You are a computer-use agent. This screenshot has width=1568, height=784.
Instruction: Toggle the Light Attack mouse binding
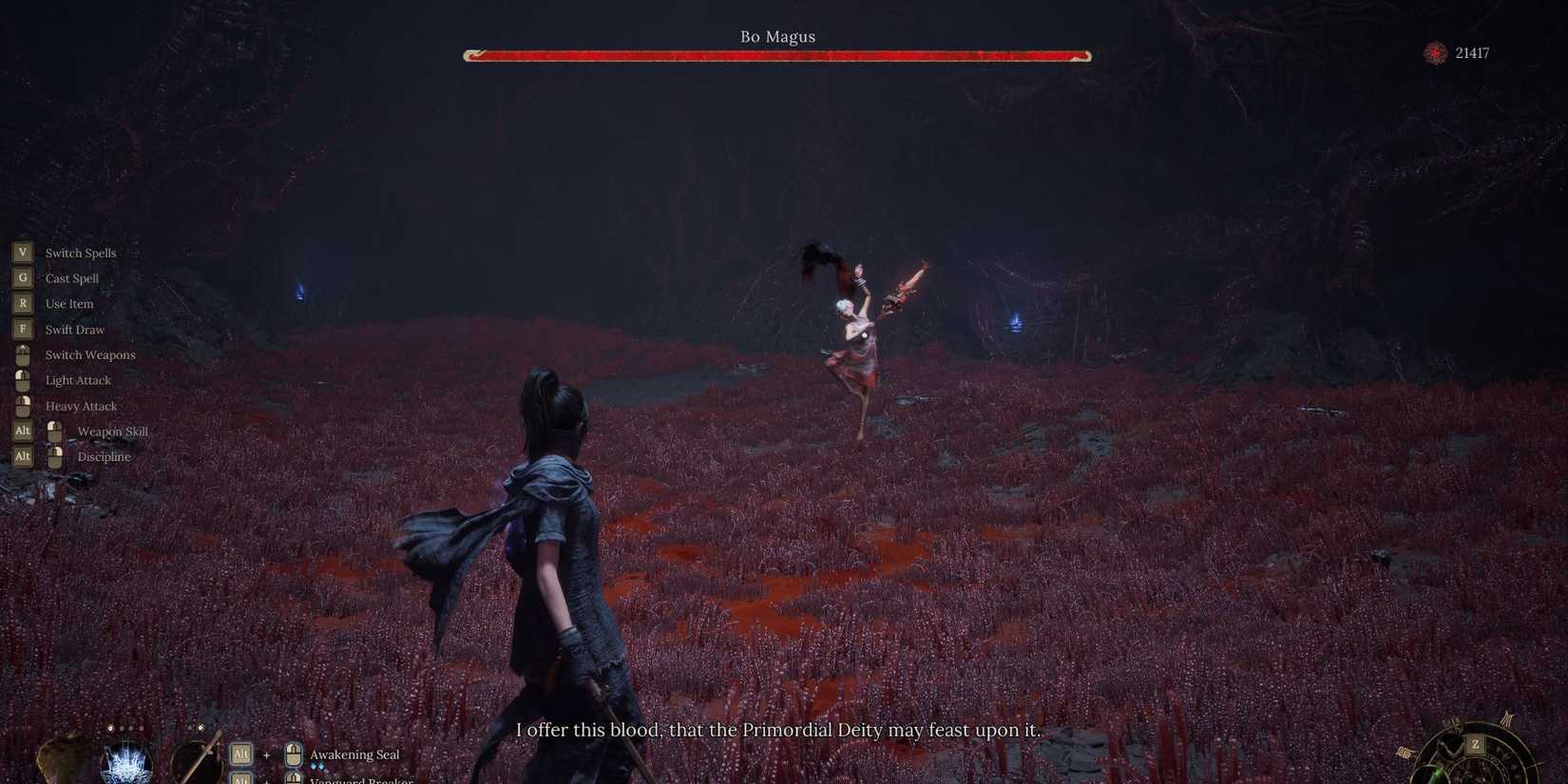pos(23,379)
